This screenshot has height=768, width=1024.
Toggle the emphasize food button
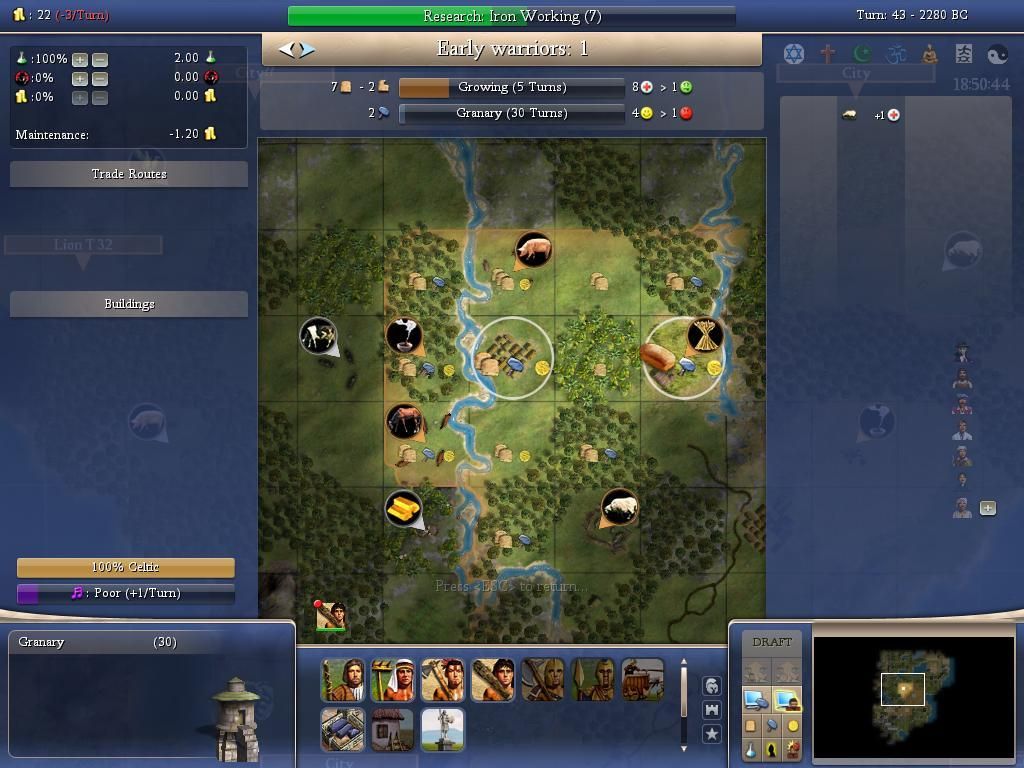[x=751, y=726]
